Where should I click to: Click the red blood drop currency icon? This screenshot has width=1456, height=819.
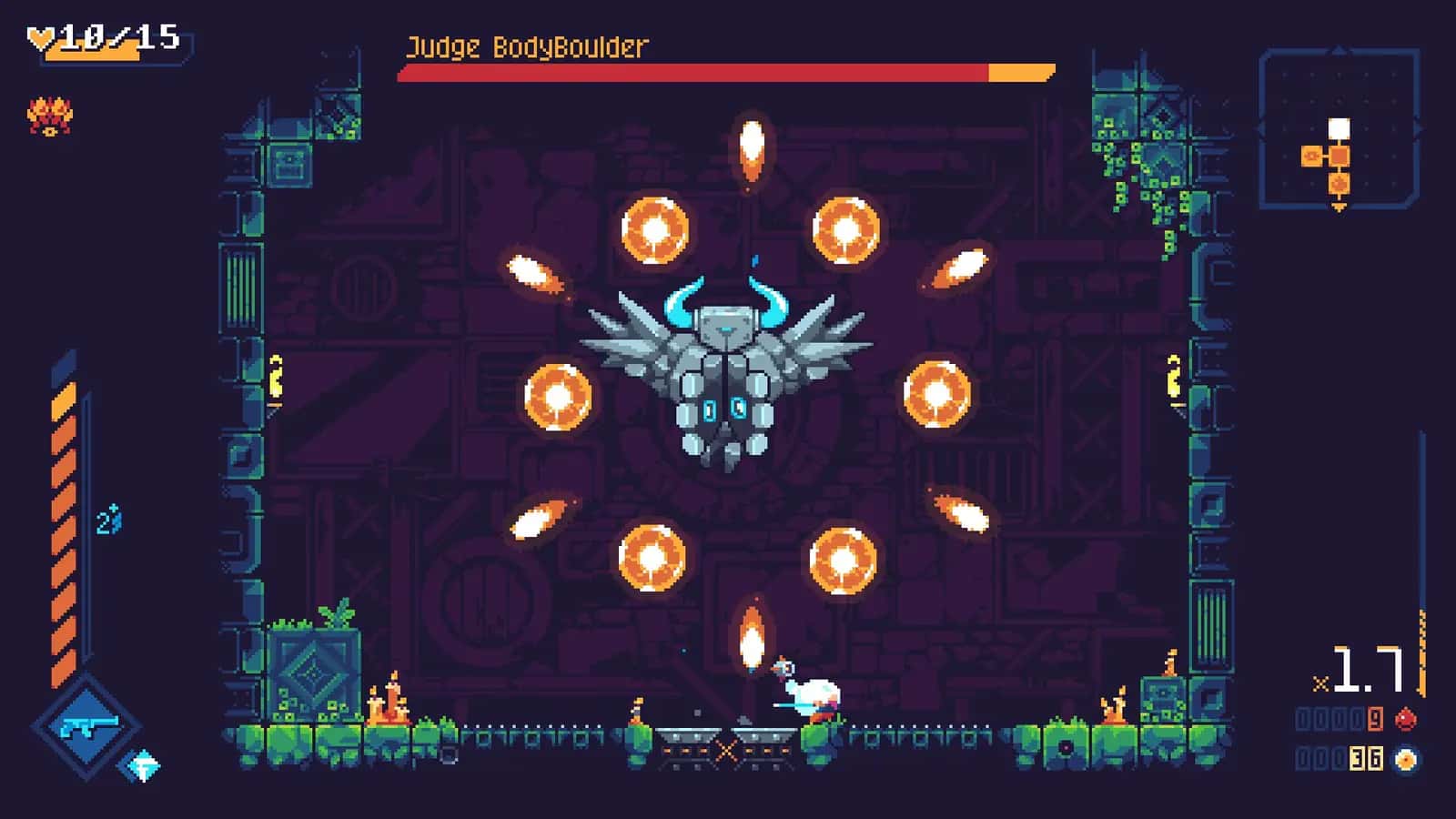tap(1406, 718)
